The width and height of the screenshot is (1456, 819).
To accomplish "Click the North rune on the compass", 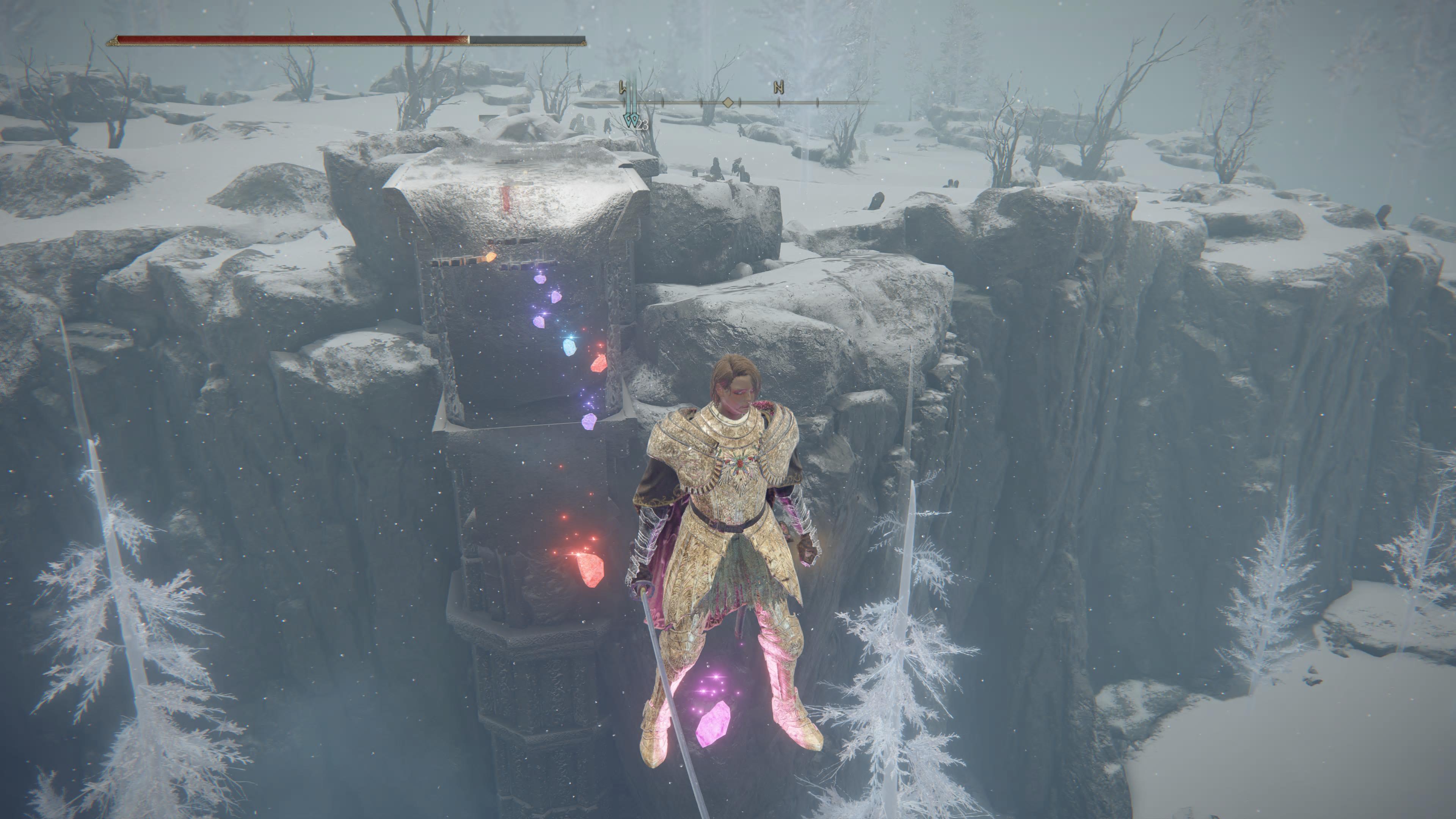I will point(779,88).
